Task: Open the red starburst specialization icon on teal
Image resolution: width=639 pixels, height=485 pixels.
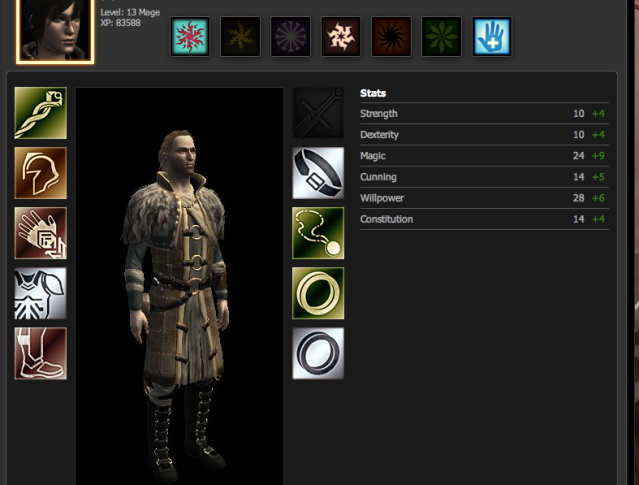Action: 190,36
